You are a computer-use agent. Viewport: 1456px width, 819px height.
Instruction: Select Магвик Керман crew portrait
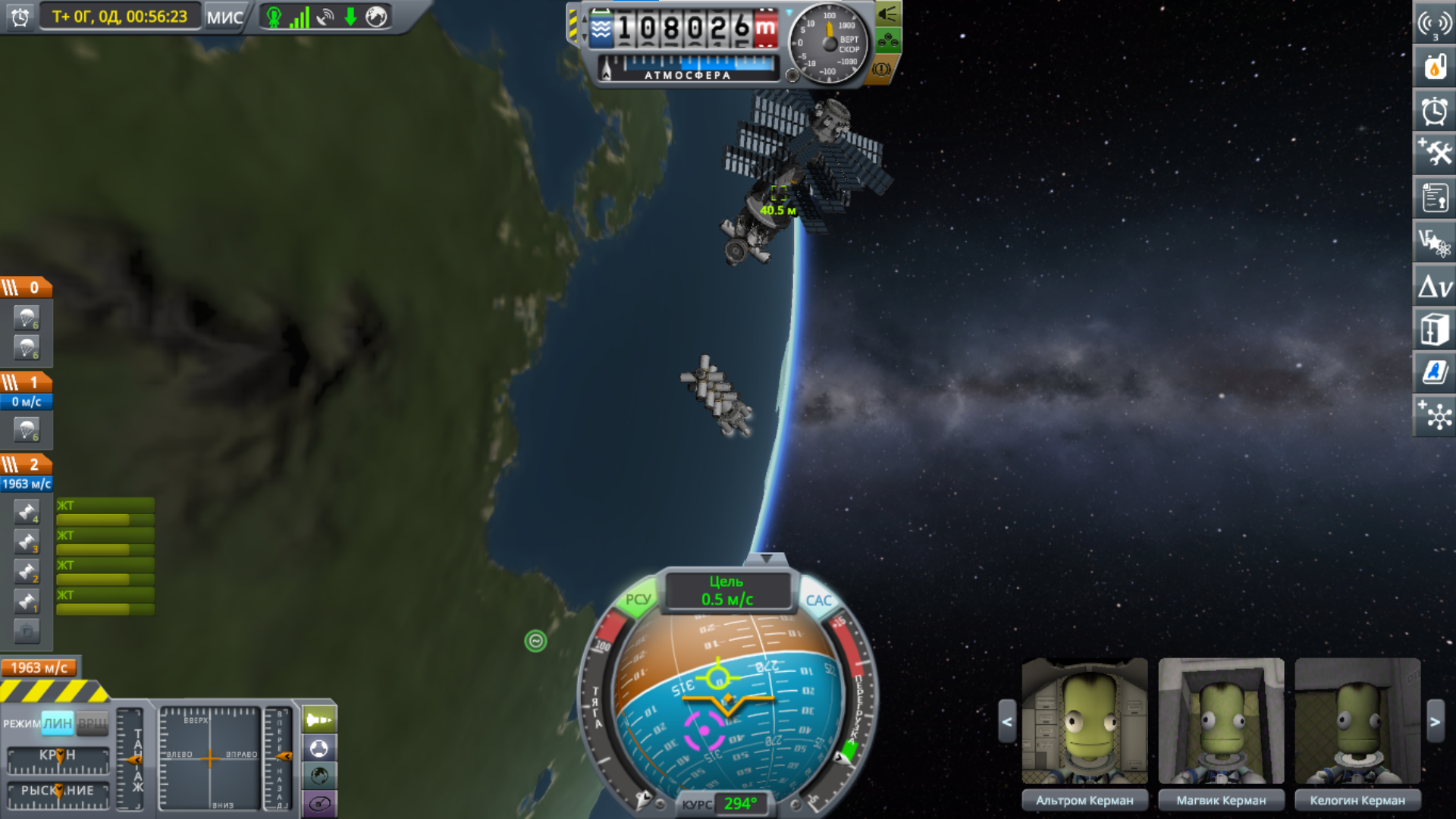(1221, 721)
